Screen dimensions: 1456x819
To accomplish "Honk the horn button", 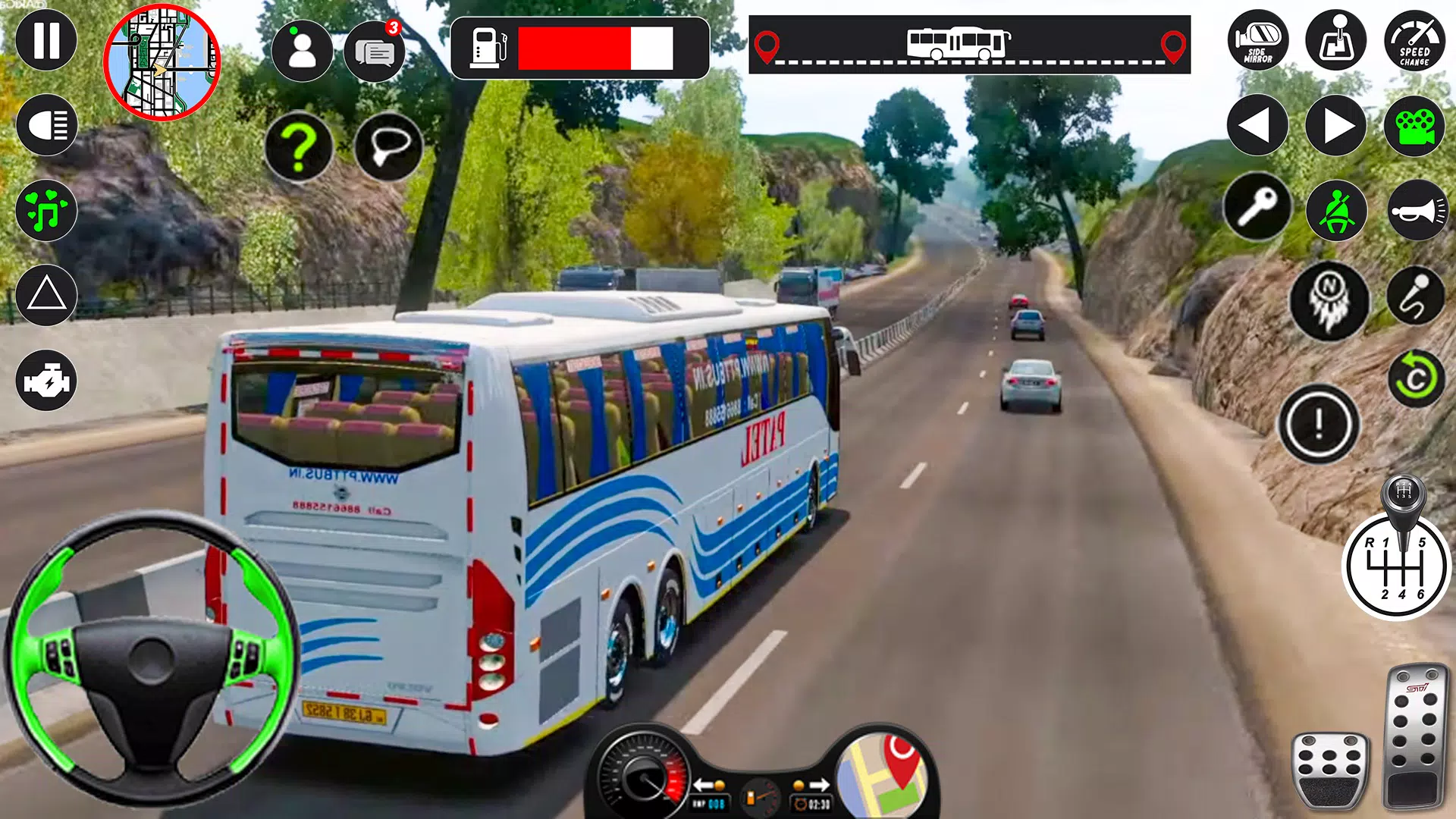I will (x=1417, y=210).
